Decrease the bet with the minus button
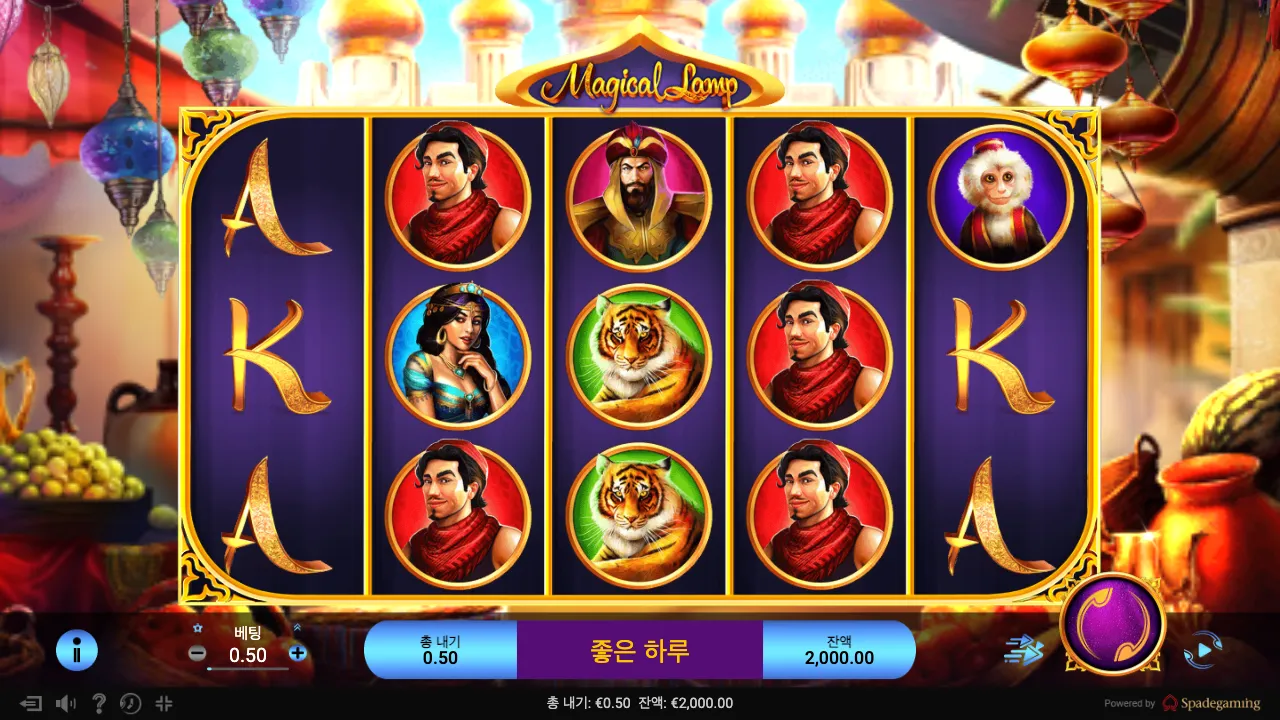The image size is (1280, 720). (x=198, y=653)
